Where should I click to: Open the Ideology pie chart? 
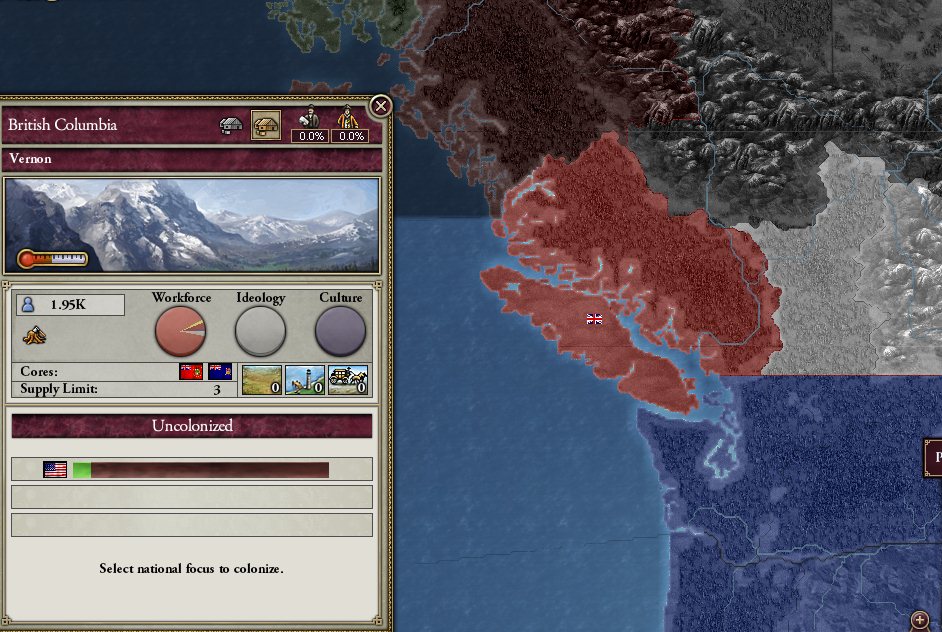point(260,331)
